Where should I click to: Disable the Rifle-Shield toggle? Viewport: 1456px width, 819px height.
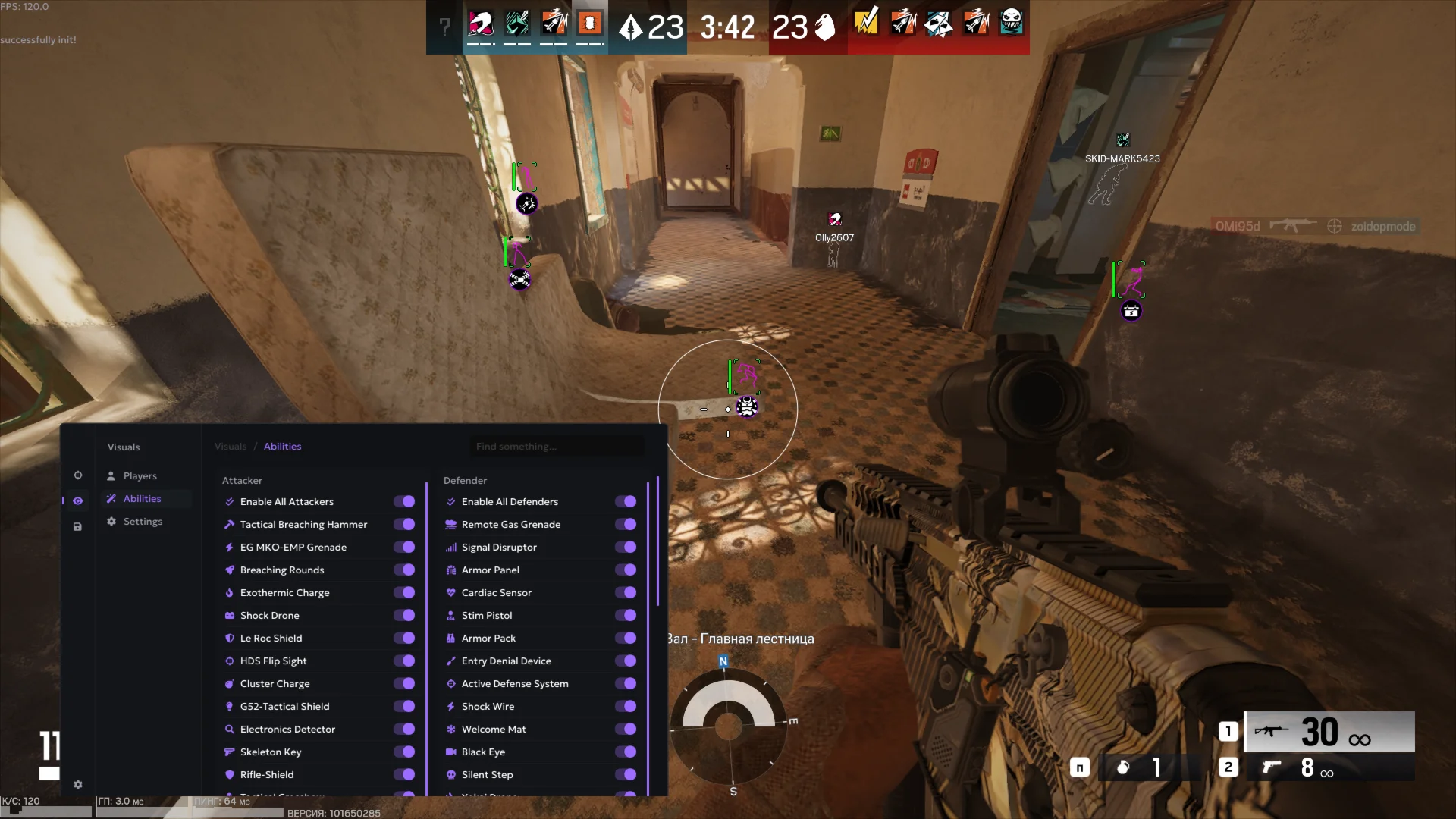tap(404, 774)
